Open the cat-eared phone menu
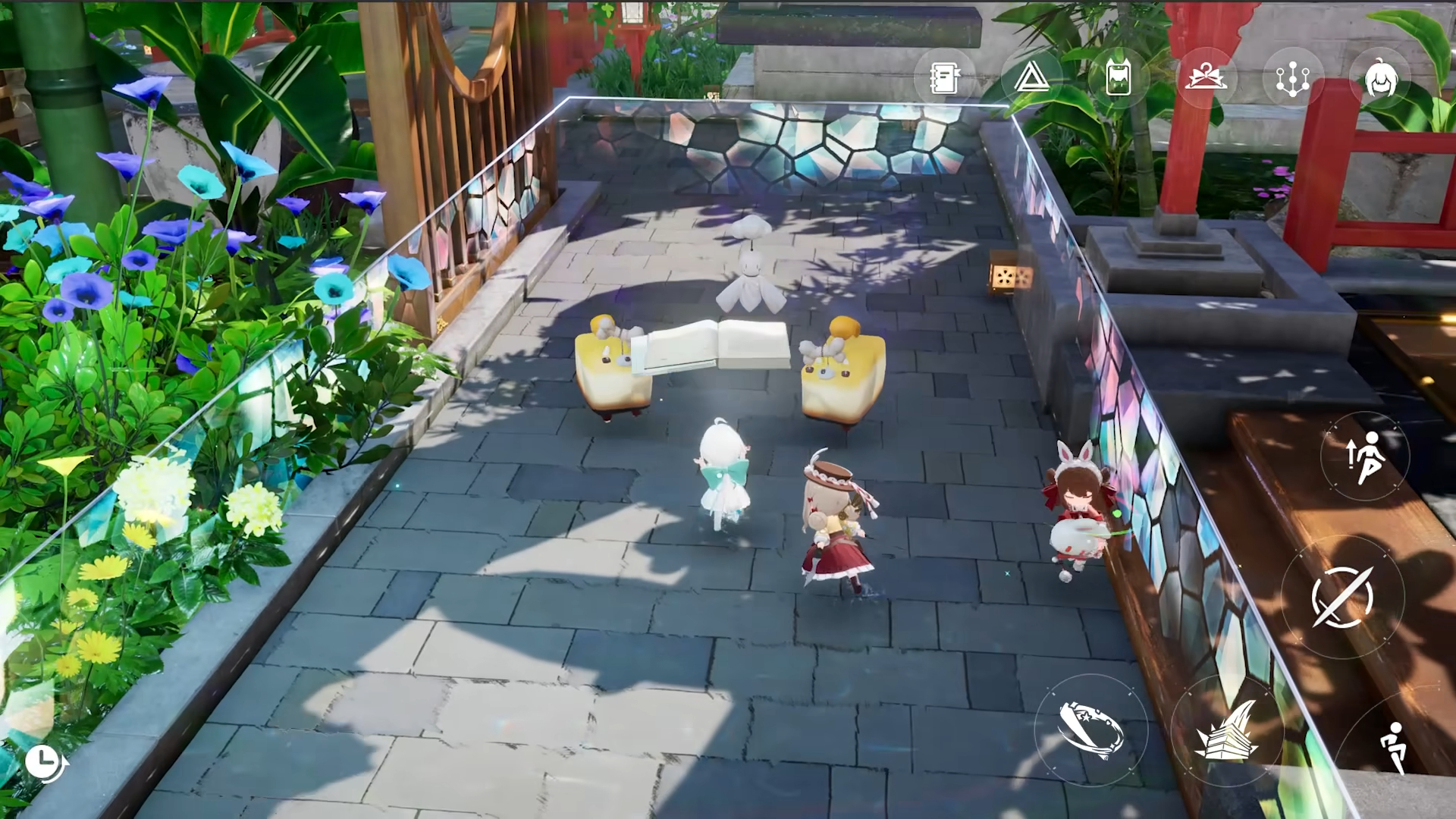Image resolution: width=1456 pixels, height=819 pixels. click(1119, 78)
